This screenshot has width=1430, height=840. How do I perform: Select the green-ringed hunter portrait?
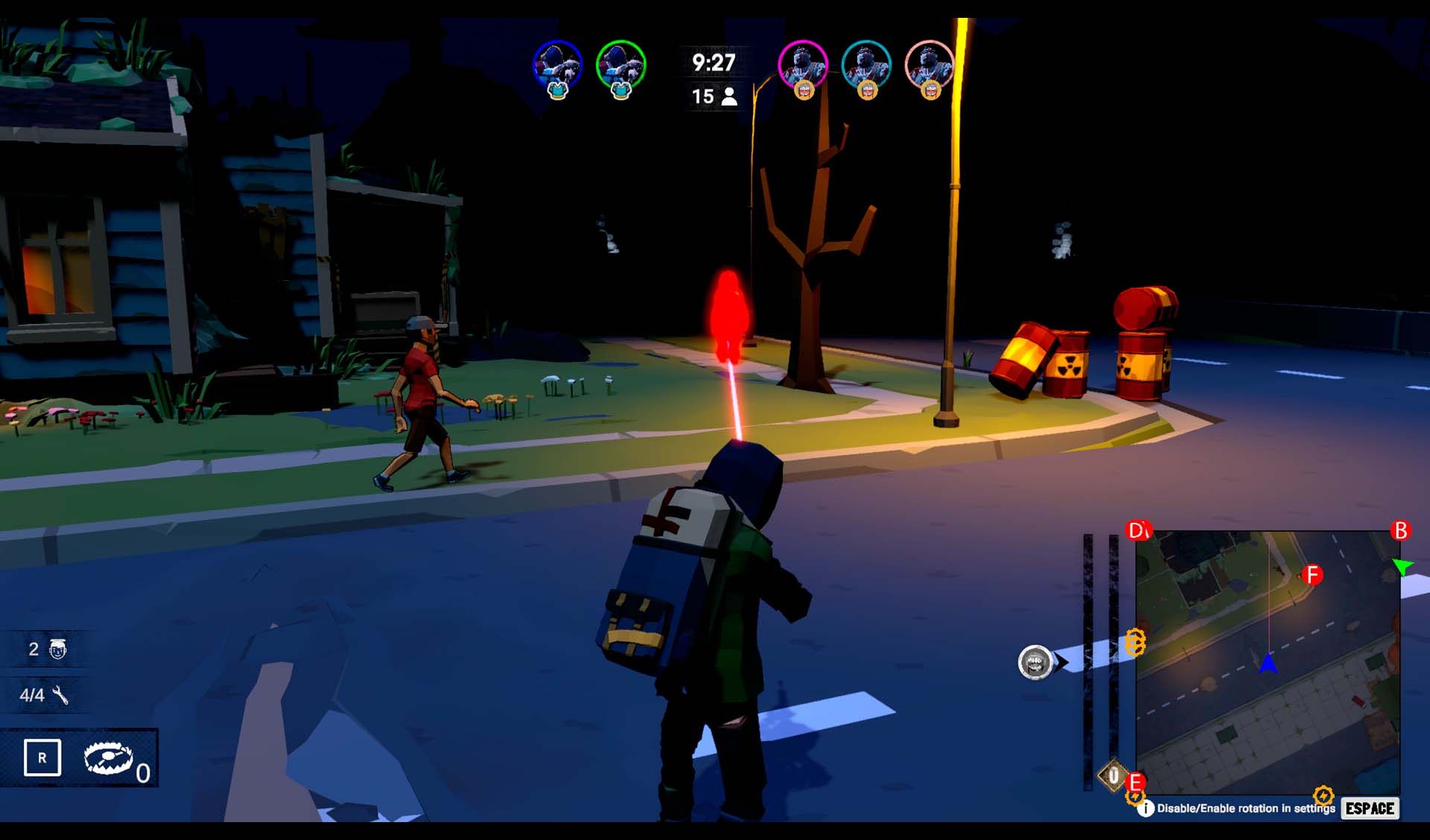coord(620,66)
